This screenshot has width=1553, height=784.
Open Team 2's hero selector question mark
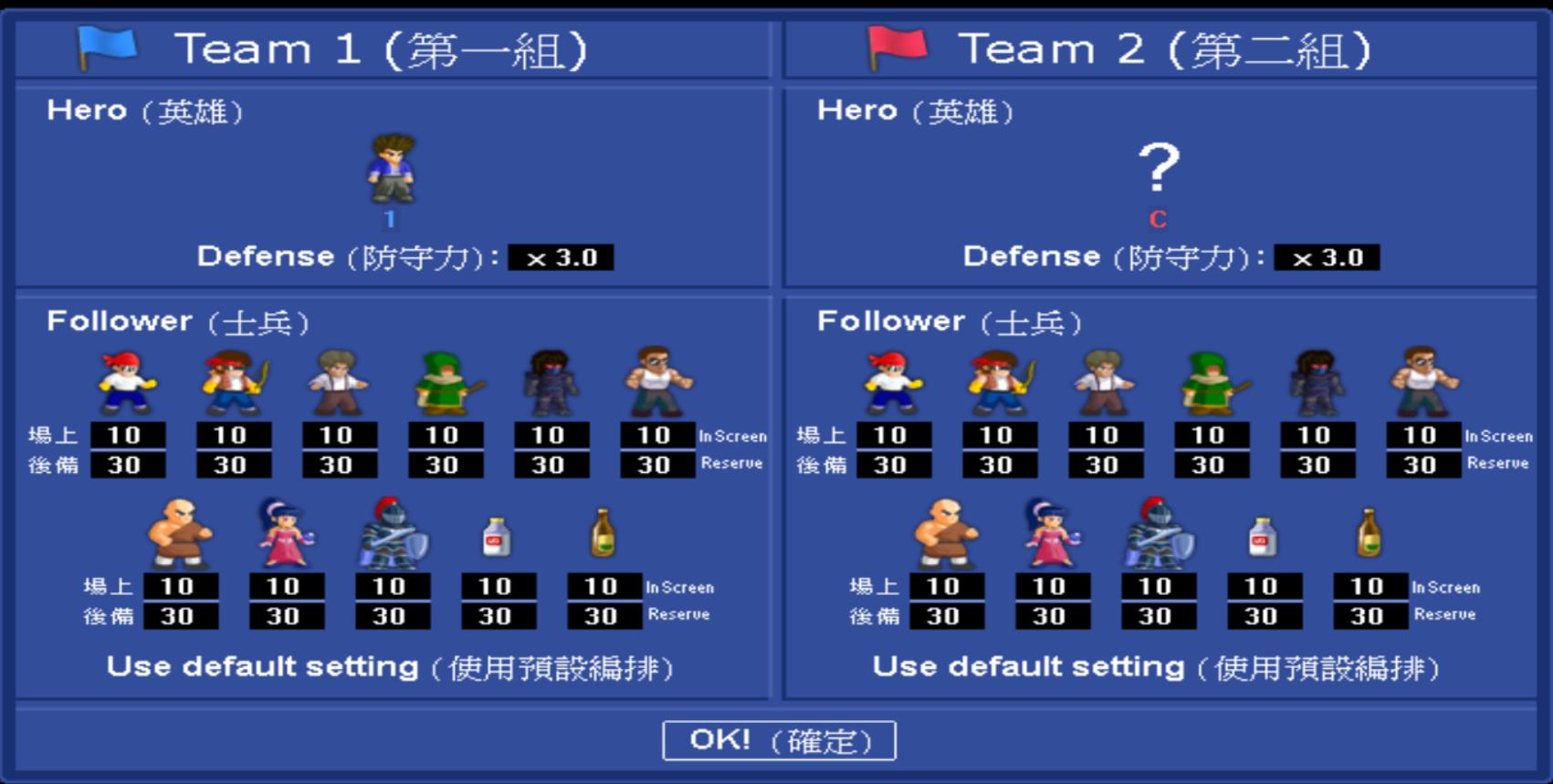(x=1158, y=167)
